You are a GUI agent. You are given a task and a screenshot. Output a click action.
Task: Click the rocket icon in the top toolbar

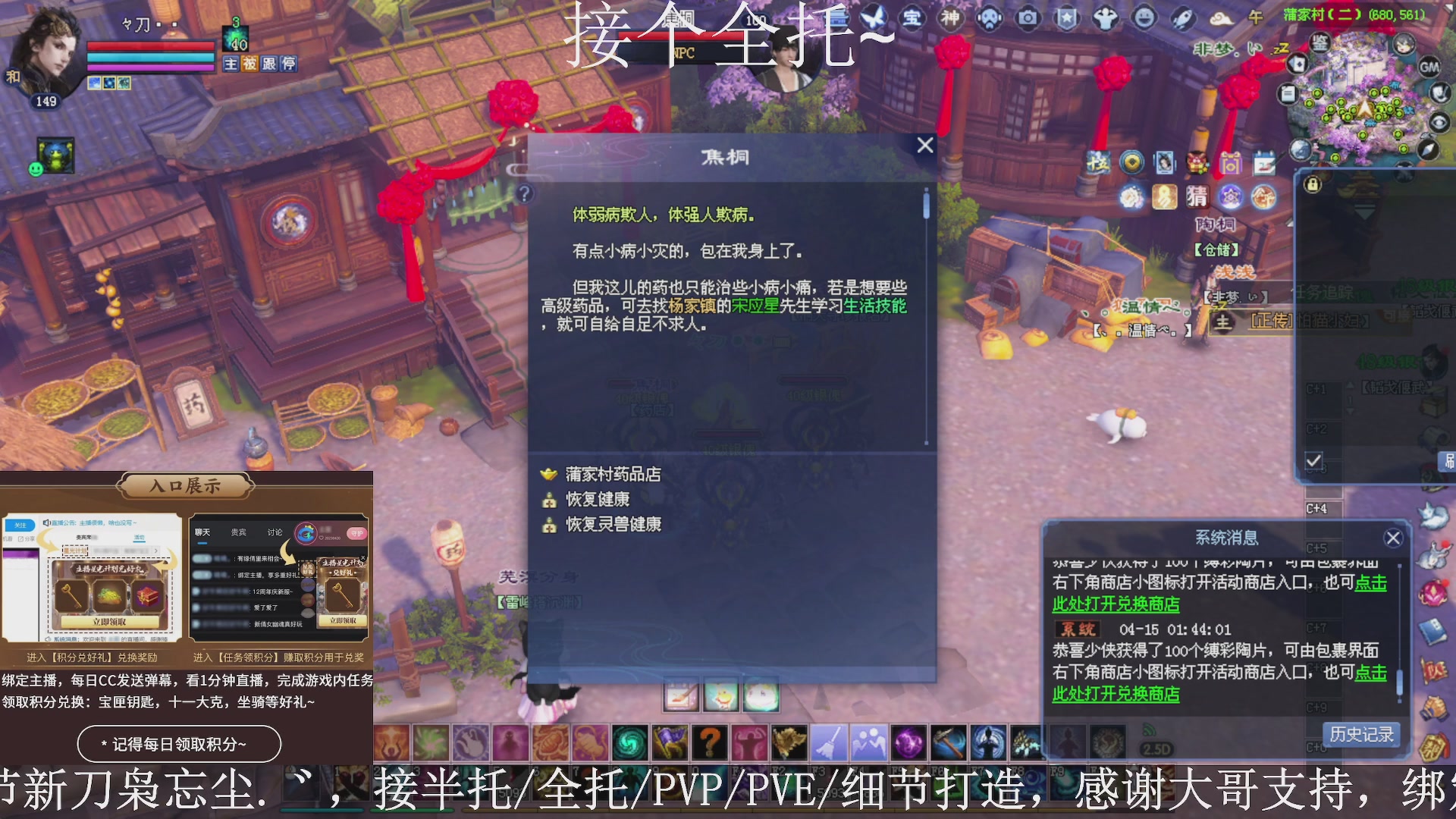pyautogui.click(x=1181, y=17)
